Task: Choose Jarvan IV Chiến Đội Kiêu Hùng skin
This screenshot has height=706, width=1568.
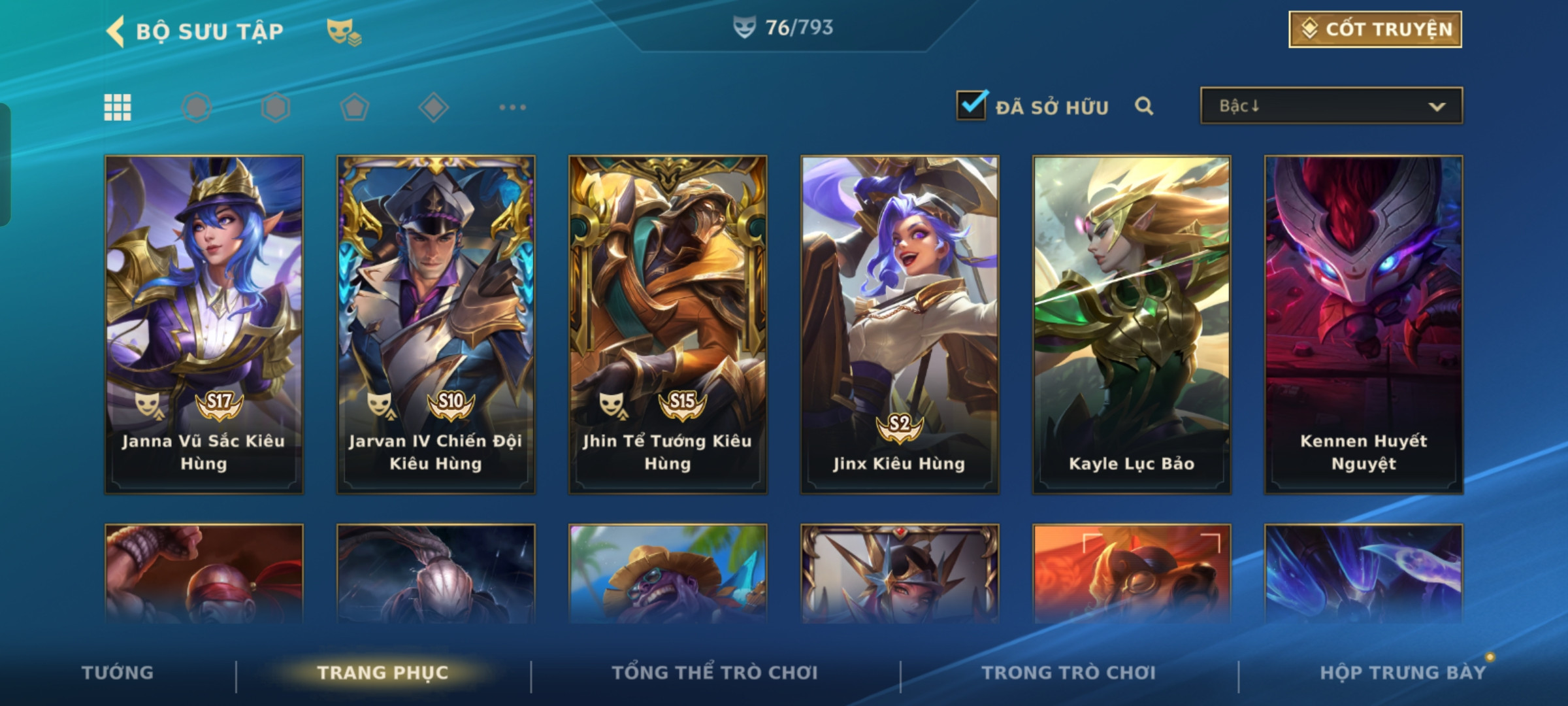Action: pyautogui.click(x=436, y=324)
